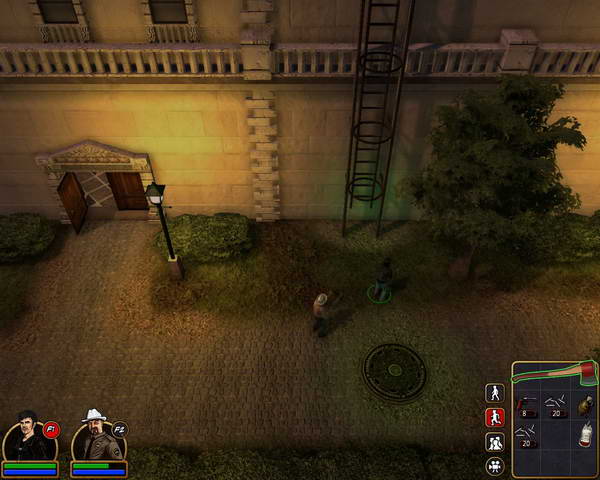
Task: Click the two-figures group icon
Action: point(494,442)
